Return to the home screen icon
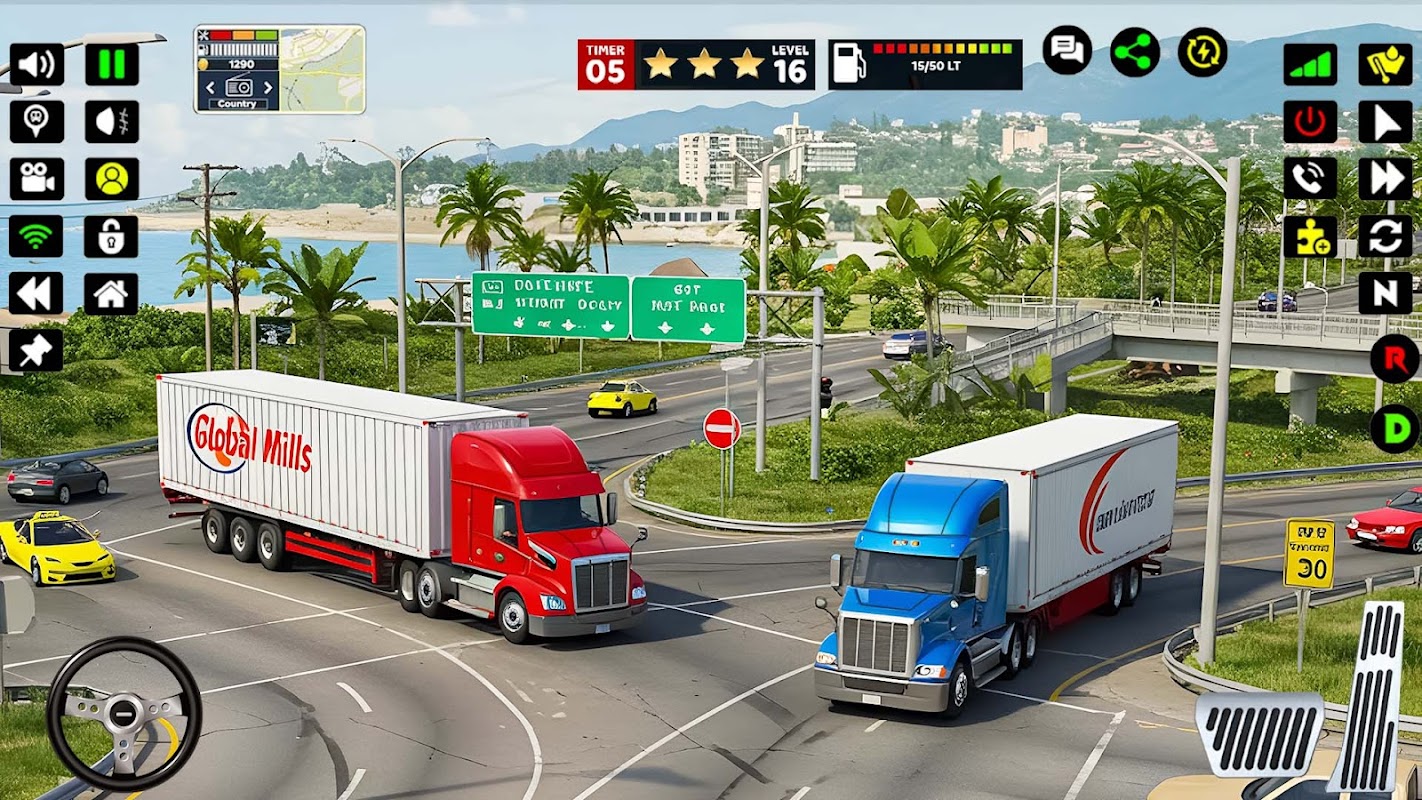This screenshot has width=1422, height=800. click(111, 294)
